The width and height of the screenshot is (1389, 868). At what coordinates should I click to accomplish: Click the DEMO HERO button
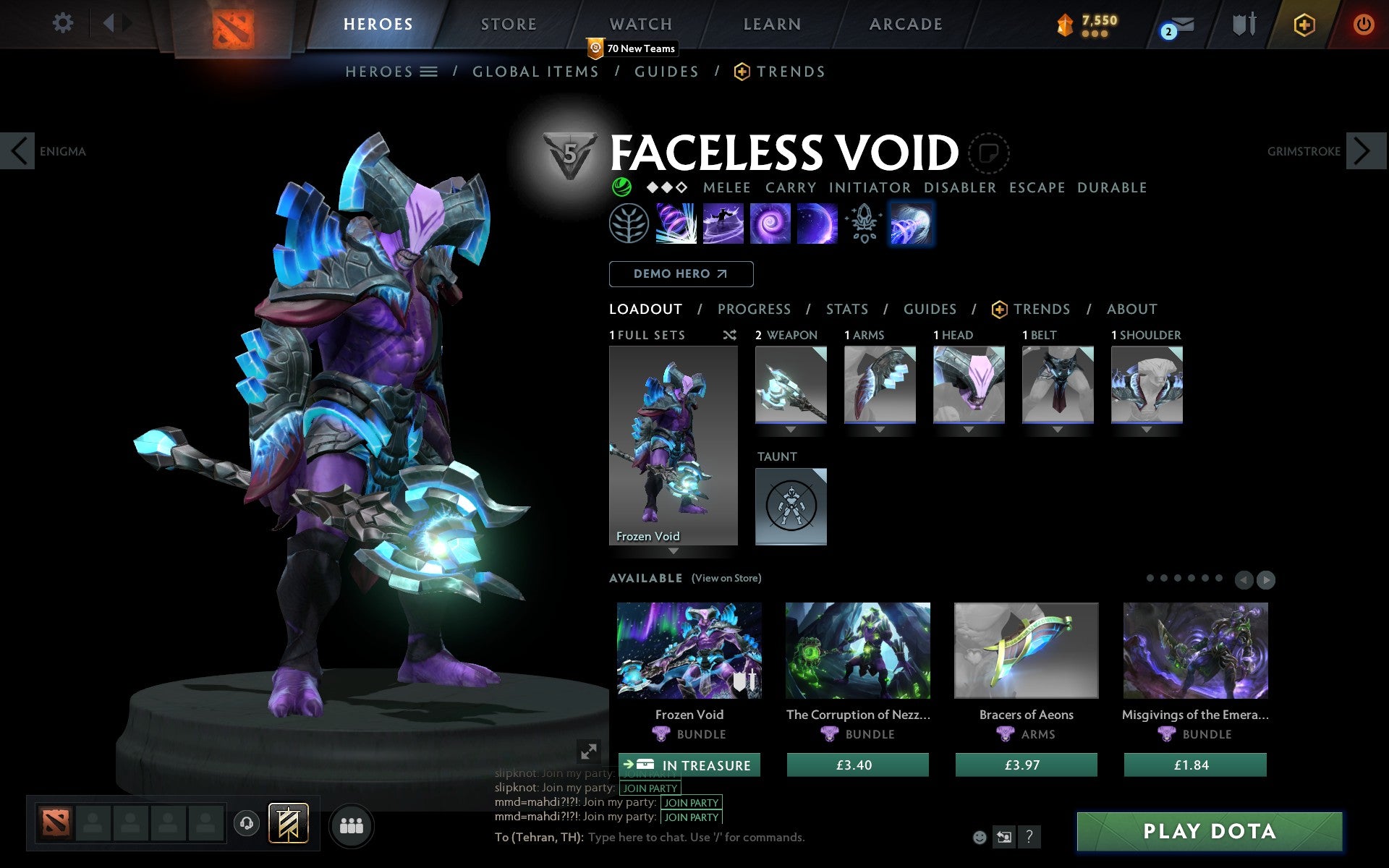click(x=681, y=273)
